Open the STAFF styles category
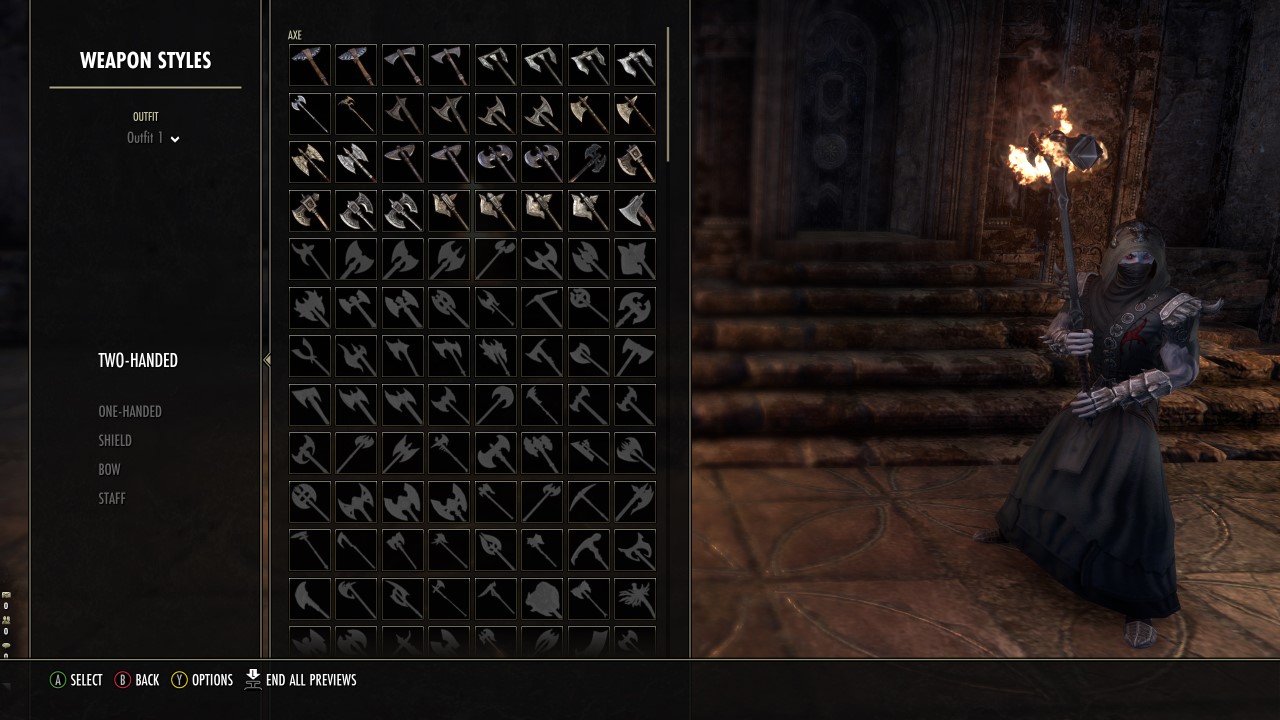This screenshot has width=1280, height=720. coord(112,498)
